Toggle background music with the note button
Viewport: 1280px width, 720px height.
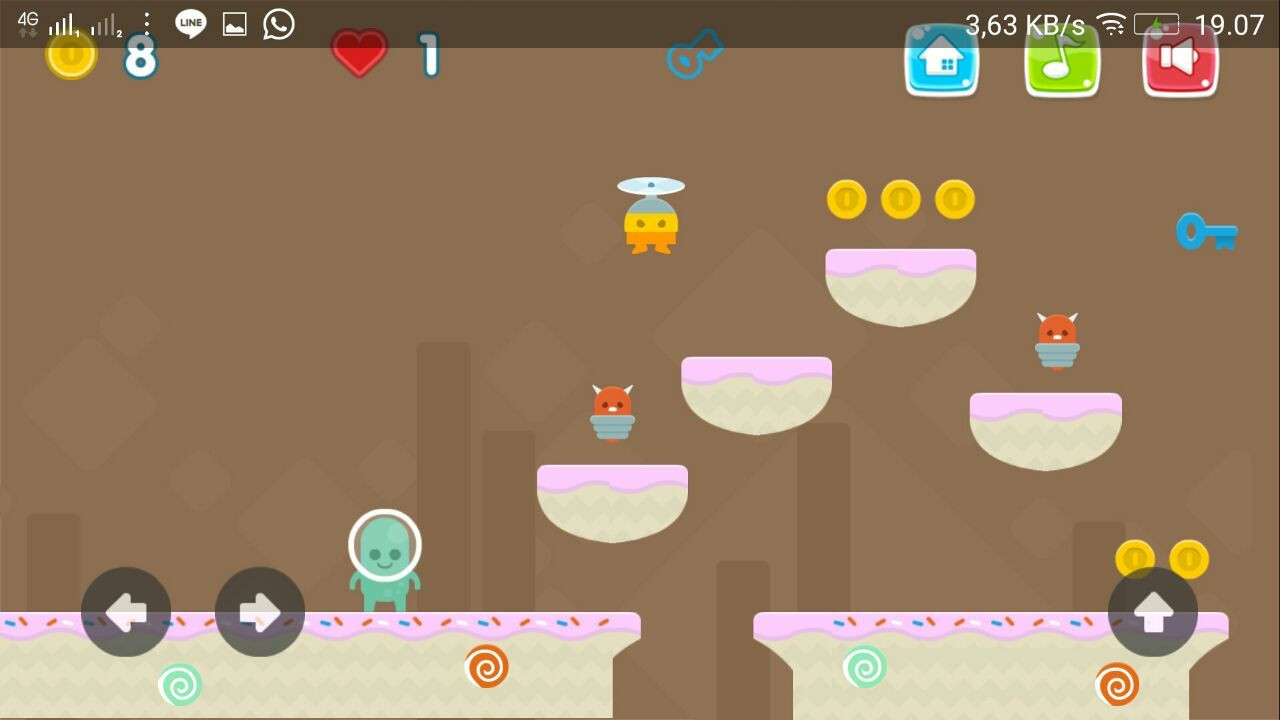[x=1061, y=62]
